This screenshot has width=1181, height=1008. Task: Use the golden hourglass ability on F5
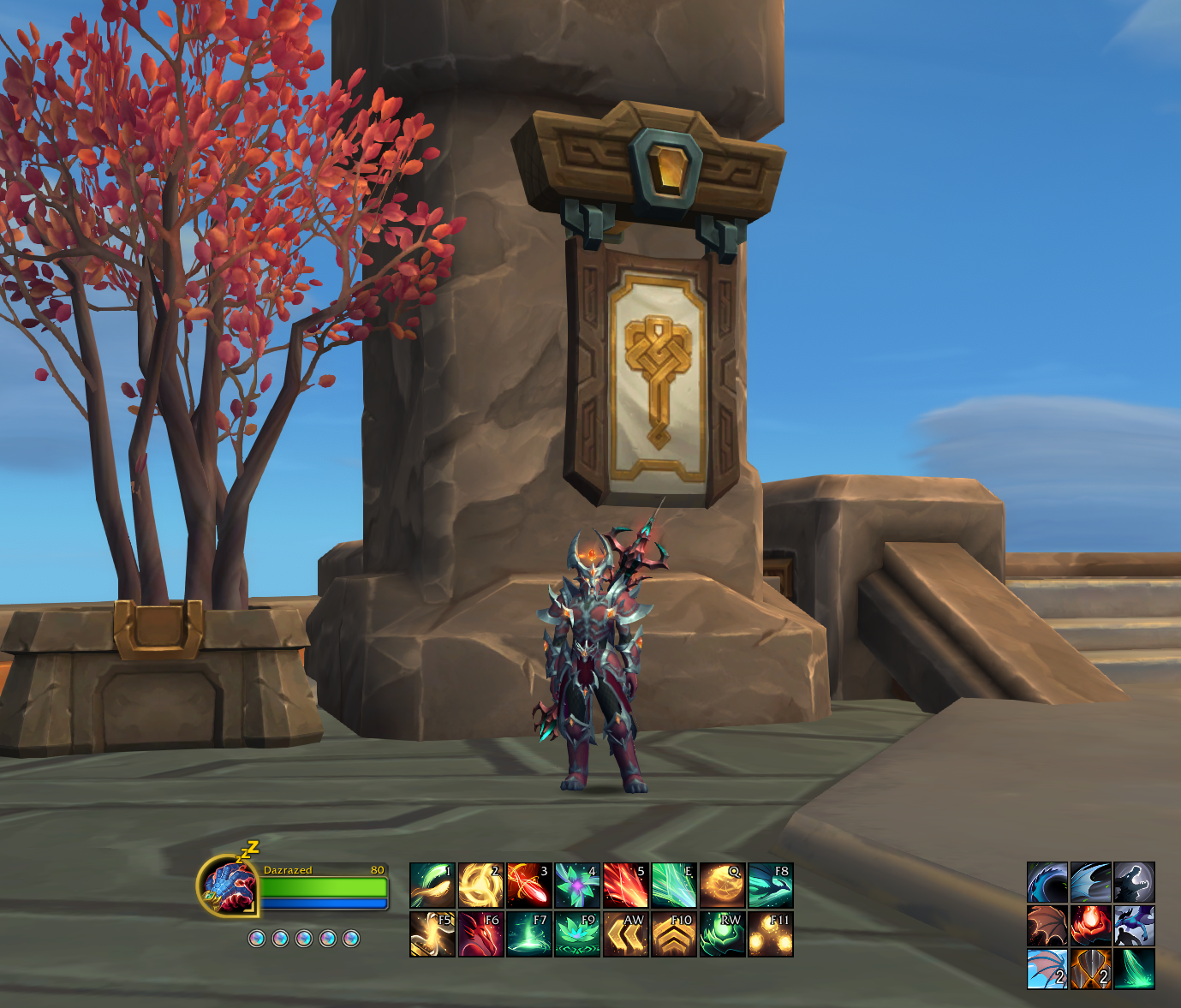pos(432,933)
